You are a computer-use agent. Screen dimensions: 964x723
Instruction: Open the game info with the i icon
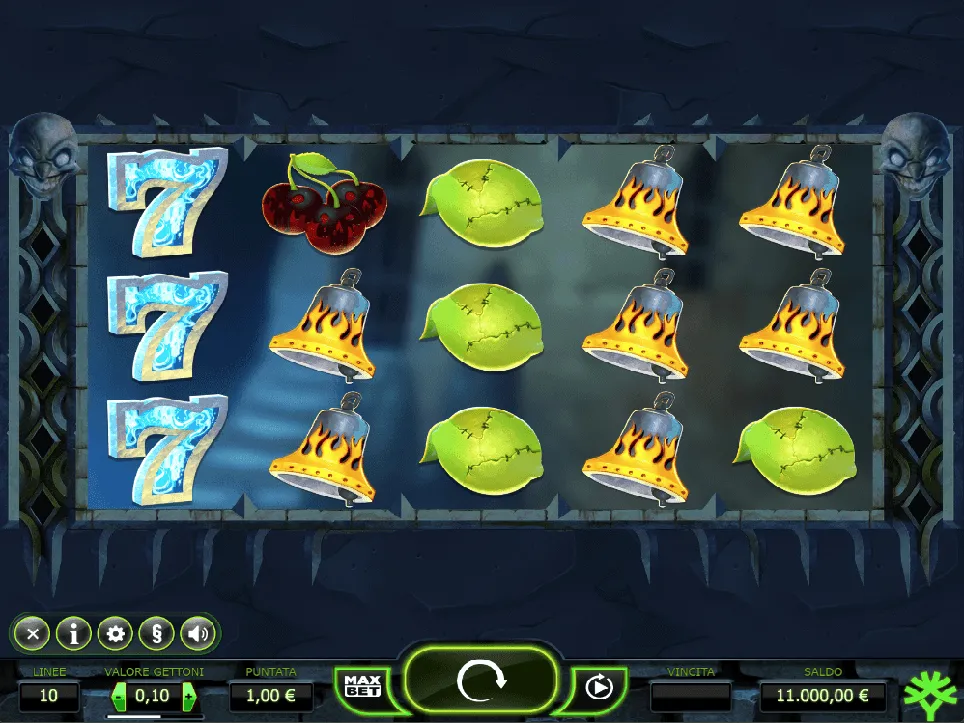74,633
